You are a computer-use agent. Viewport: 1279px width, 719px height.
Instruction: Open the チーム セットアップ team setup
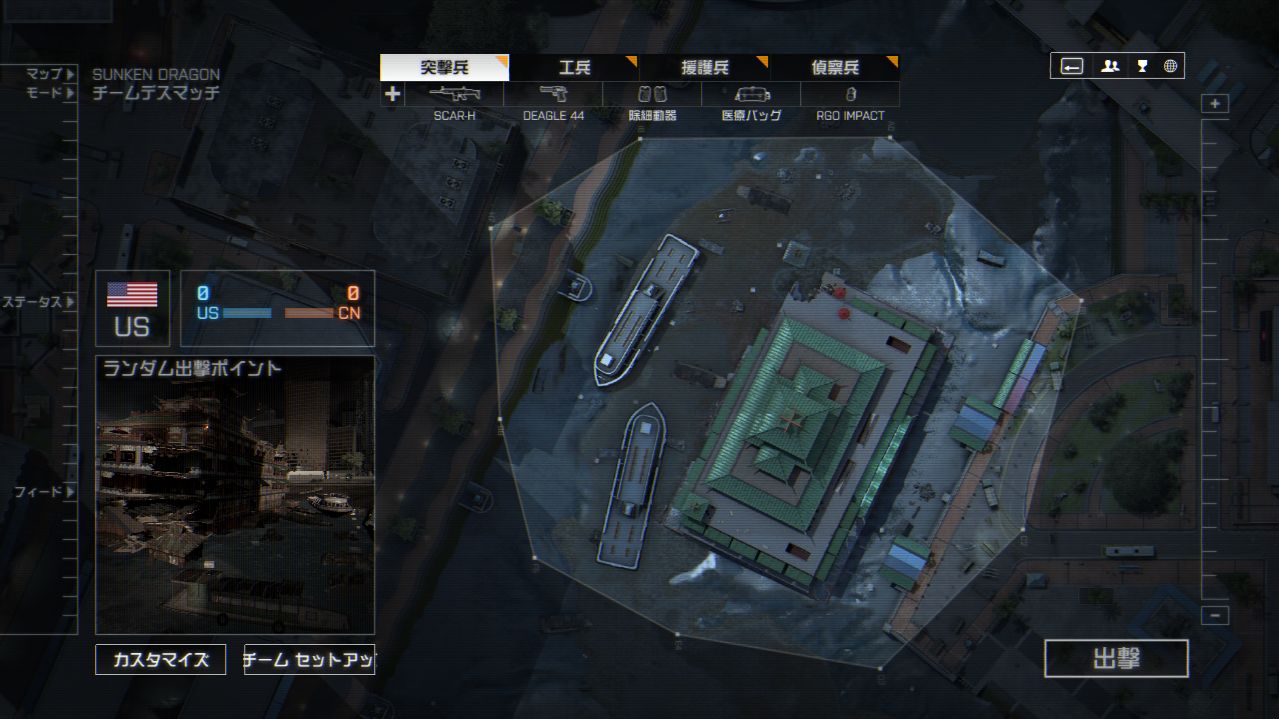pyautogui.click(x=309, y=660)
